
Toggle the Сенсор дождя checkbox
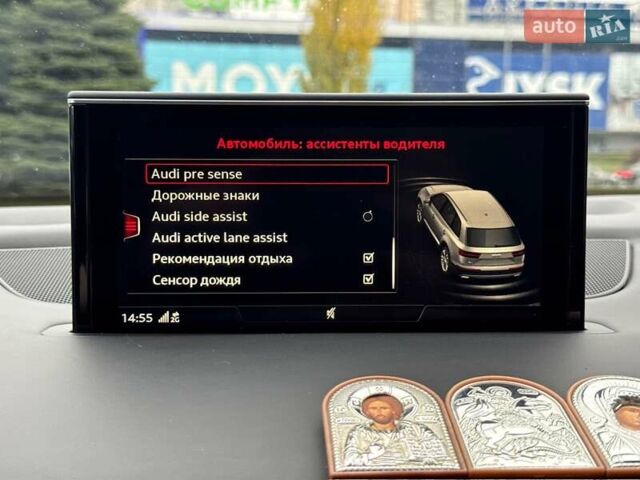(x=368, y=279)
